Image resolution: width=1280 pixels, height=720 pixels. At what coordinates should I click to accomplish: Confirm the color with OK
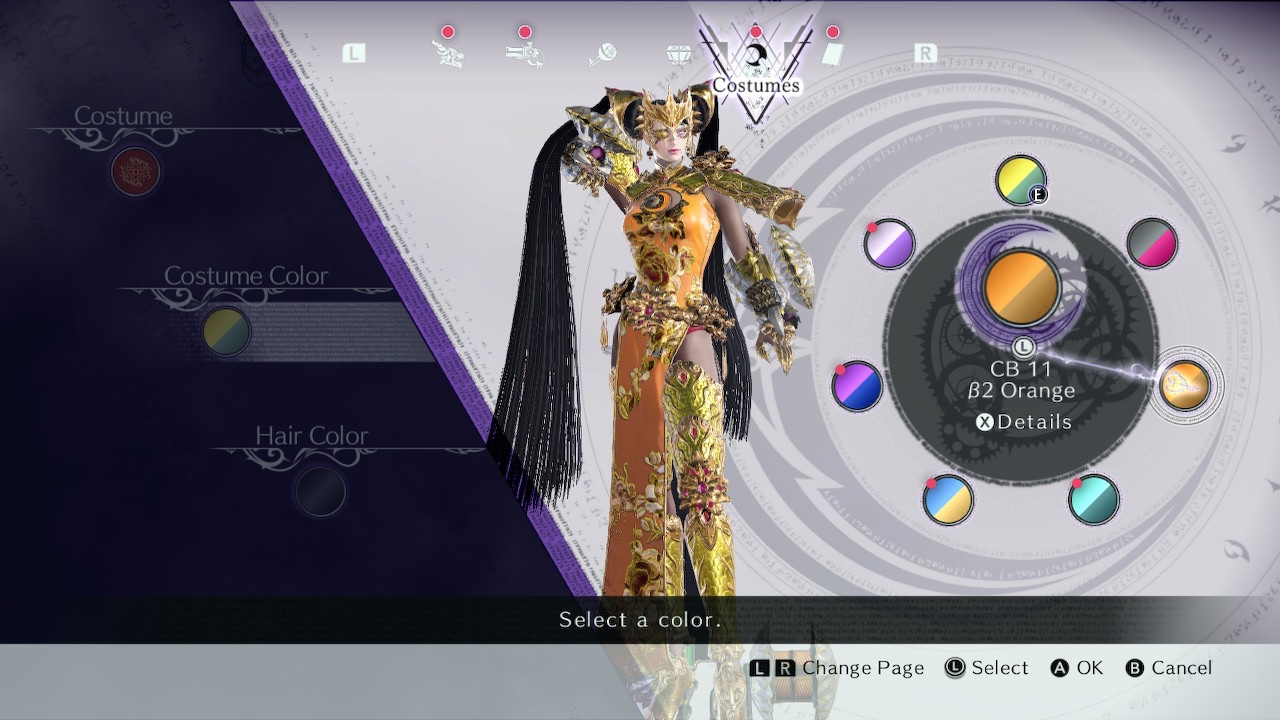[x=1076, y=668]
